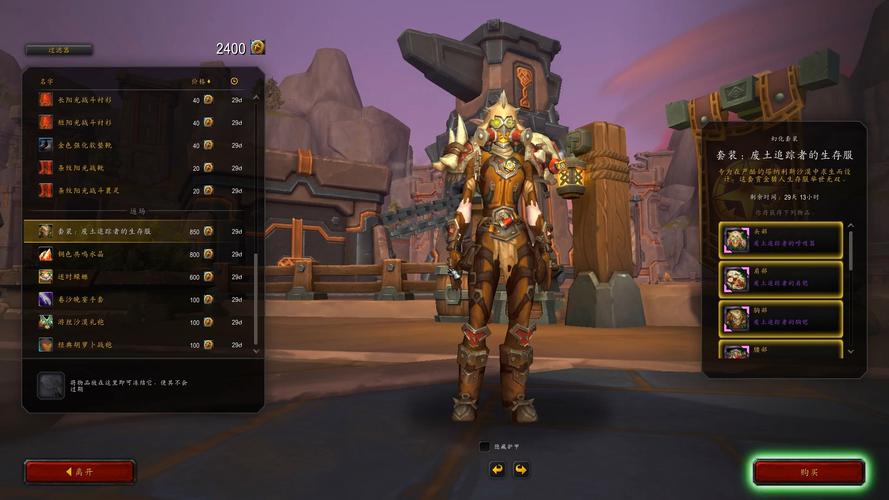The width and height of the screenshot is (889, 500).
Task: Preview the 肩部 shoulder piece of the set
Action: point(781,280)
